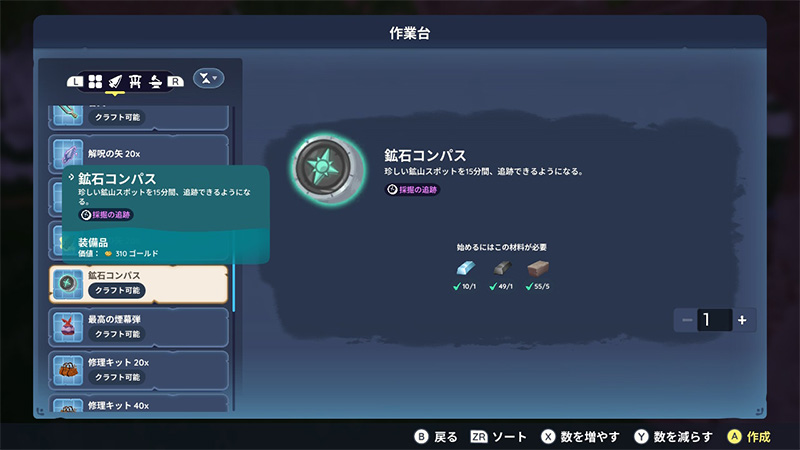Open the arrowhead category tab

(115, 80)
